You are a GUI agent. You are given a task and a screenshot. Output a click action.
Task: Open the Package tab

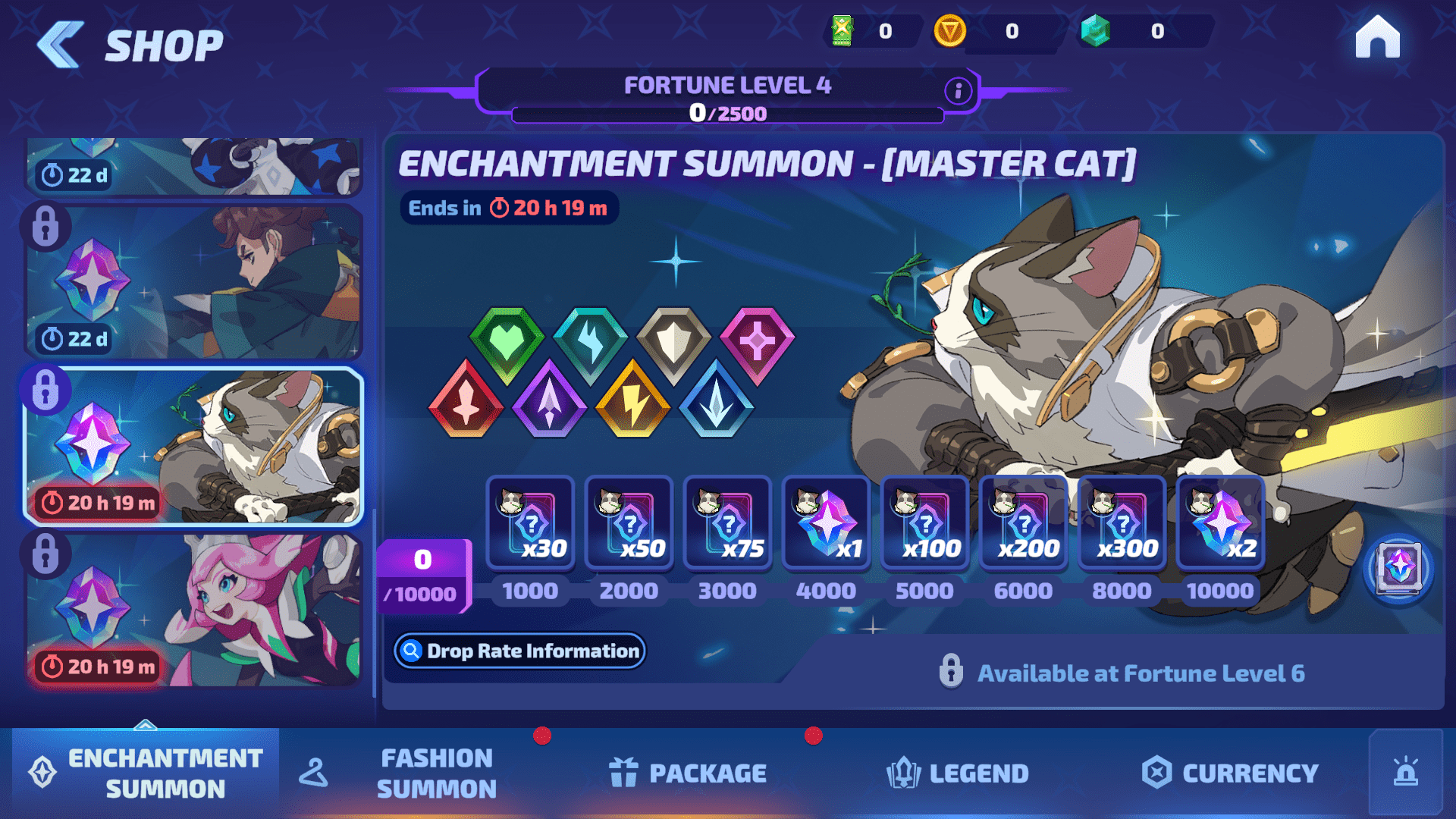[x=688, y=773]
